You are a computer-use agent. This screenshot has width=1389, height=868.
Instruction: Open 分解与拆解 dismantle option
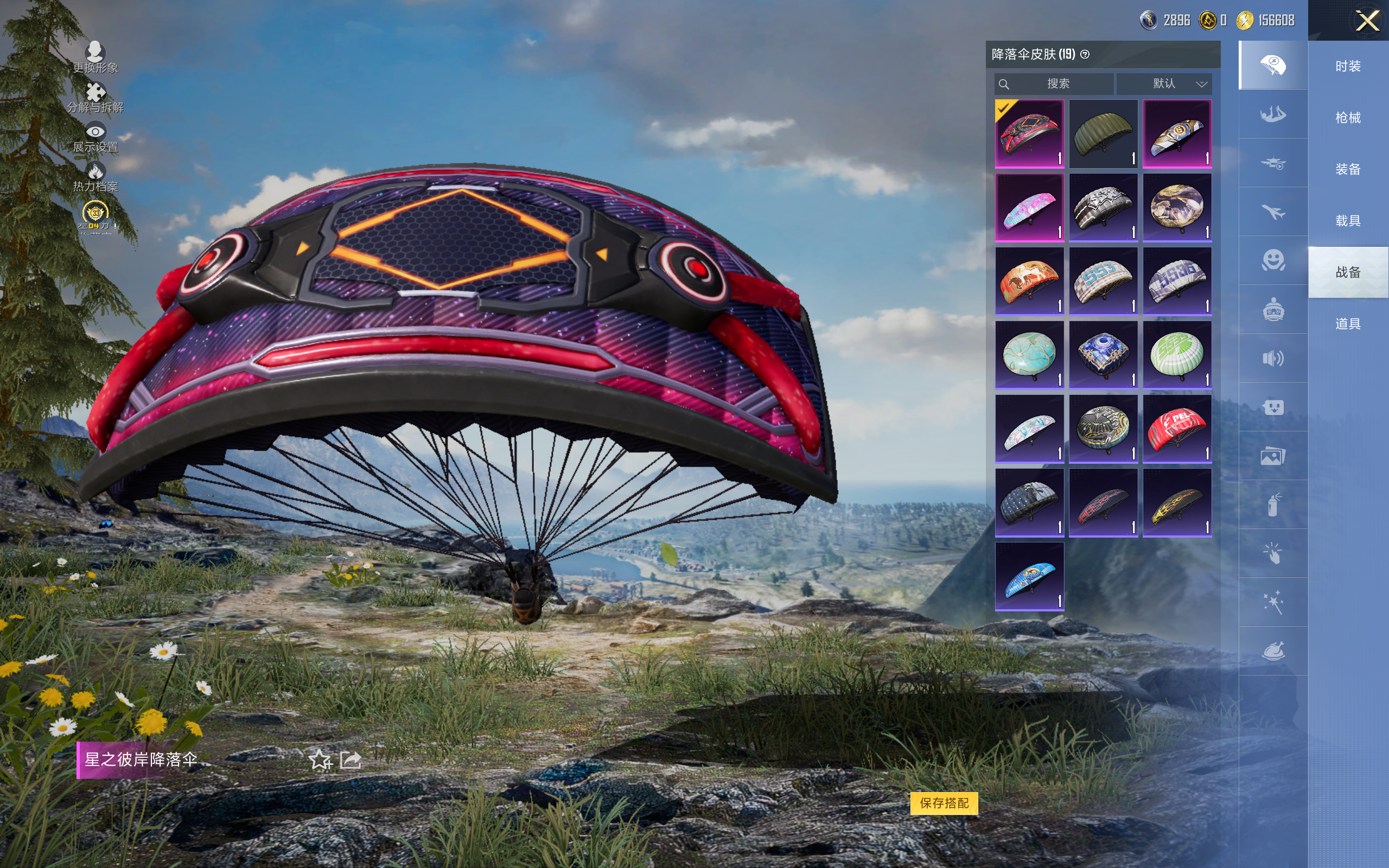click(x=95, y=97)
